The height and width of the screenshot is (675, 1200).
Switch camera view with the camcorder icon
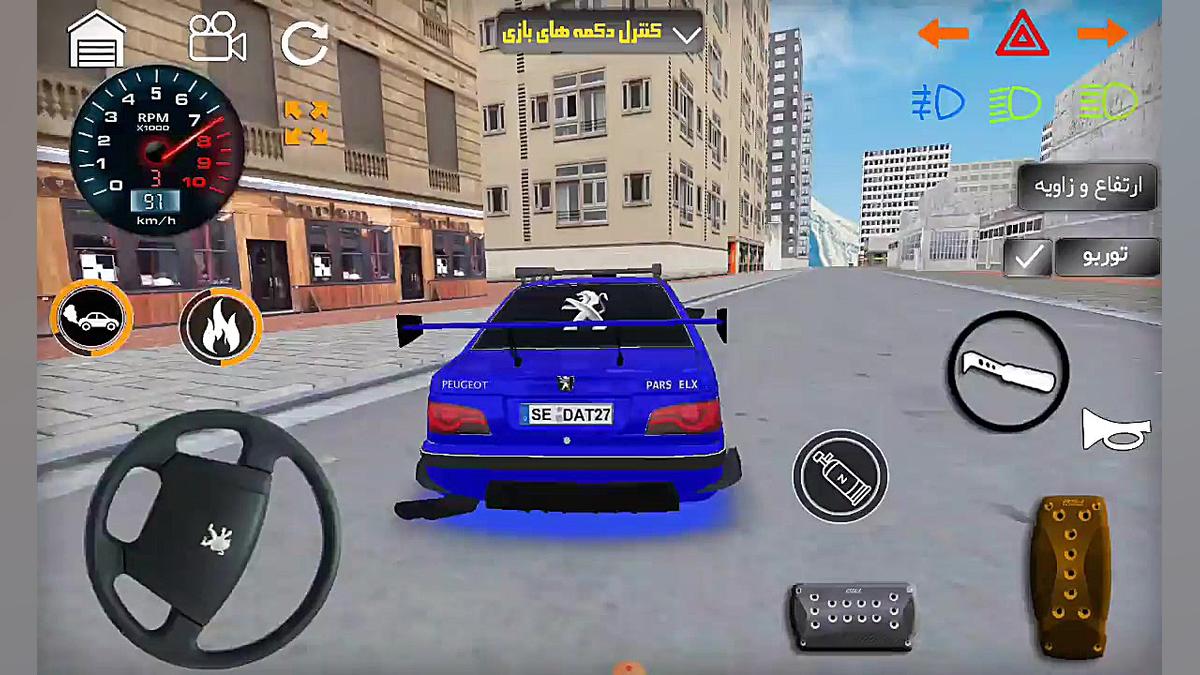tap(217, 39)
